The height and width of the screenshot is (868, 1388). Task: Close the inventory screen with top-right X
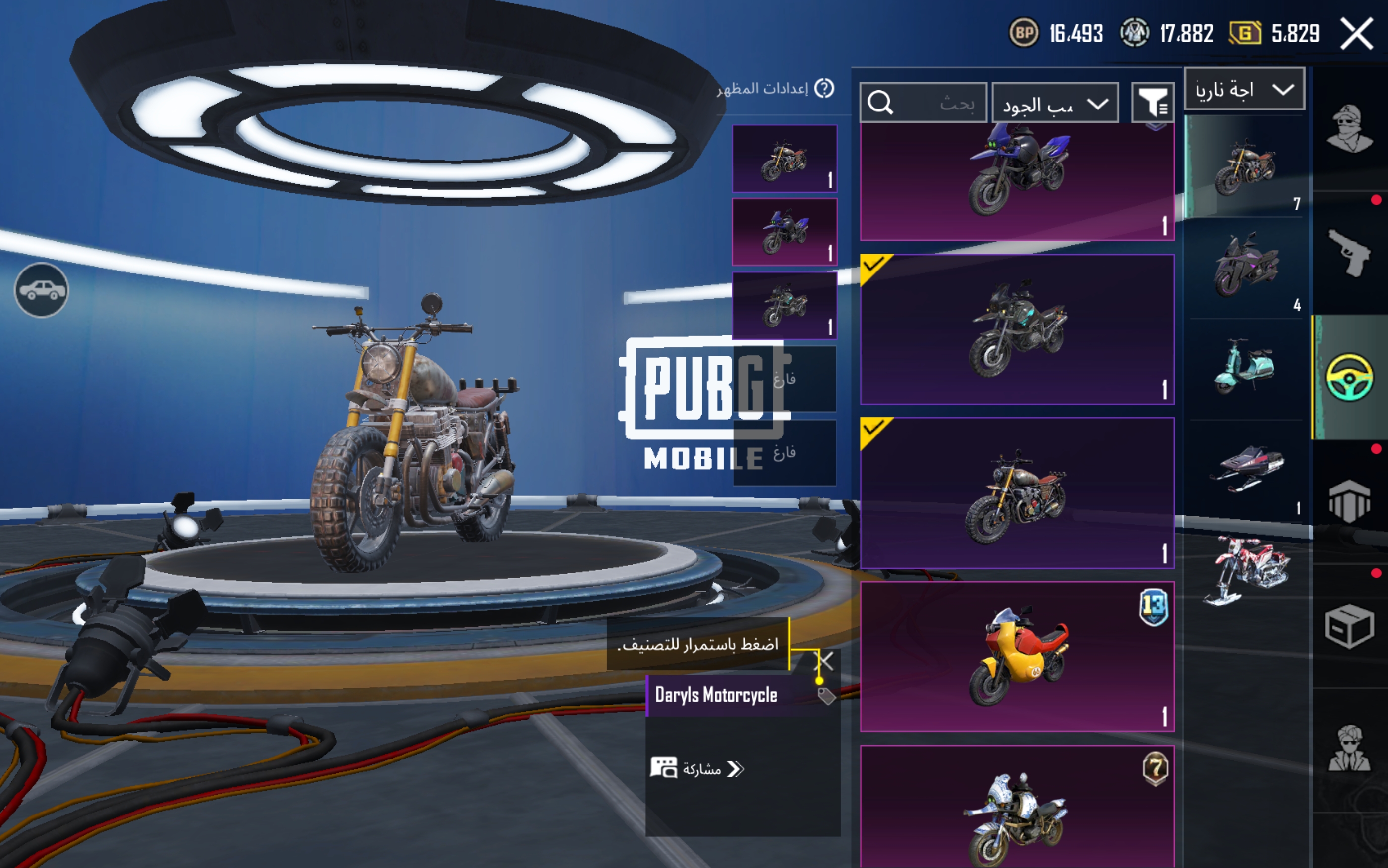1356,33
